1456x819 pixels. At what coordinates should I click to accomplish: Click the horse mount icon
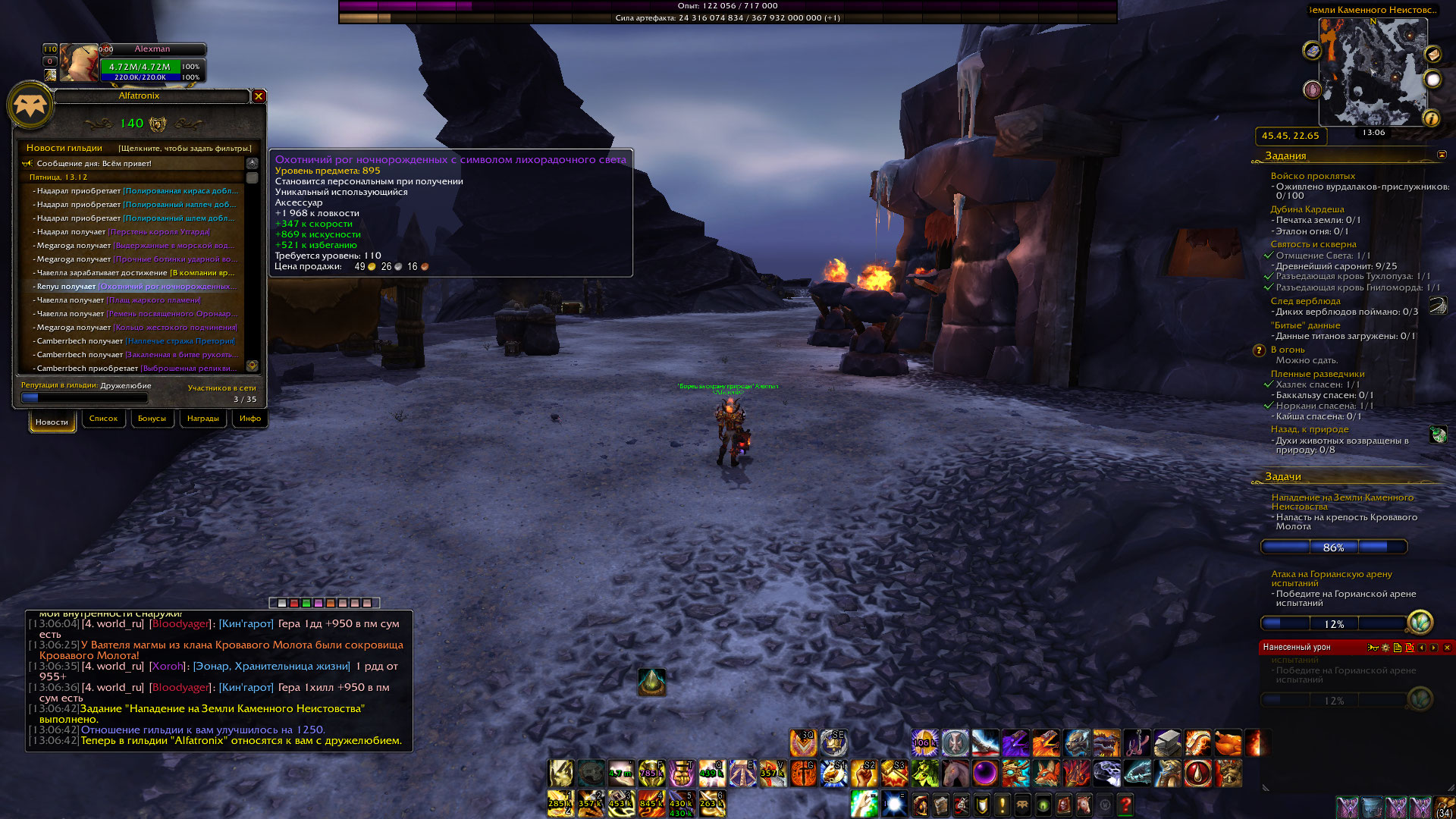click(955, 773)
